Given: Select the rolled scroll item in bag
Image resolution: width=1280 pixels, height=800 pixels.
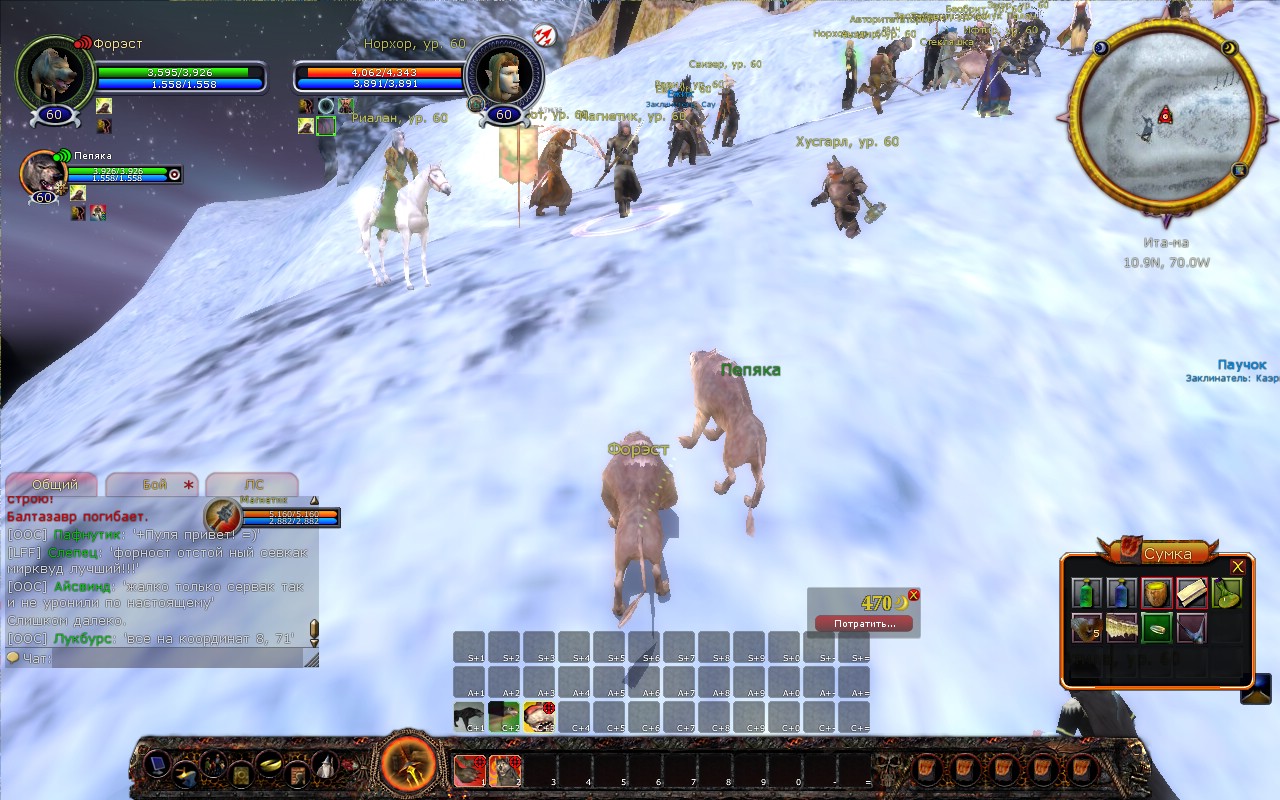Looking at the screenshot, I should click(x=1192, y=593).
